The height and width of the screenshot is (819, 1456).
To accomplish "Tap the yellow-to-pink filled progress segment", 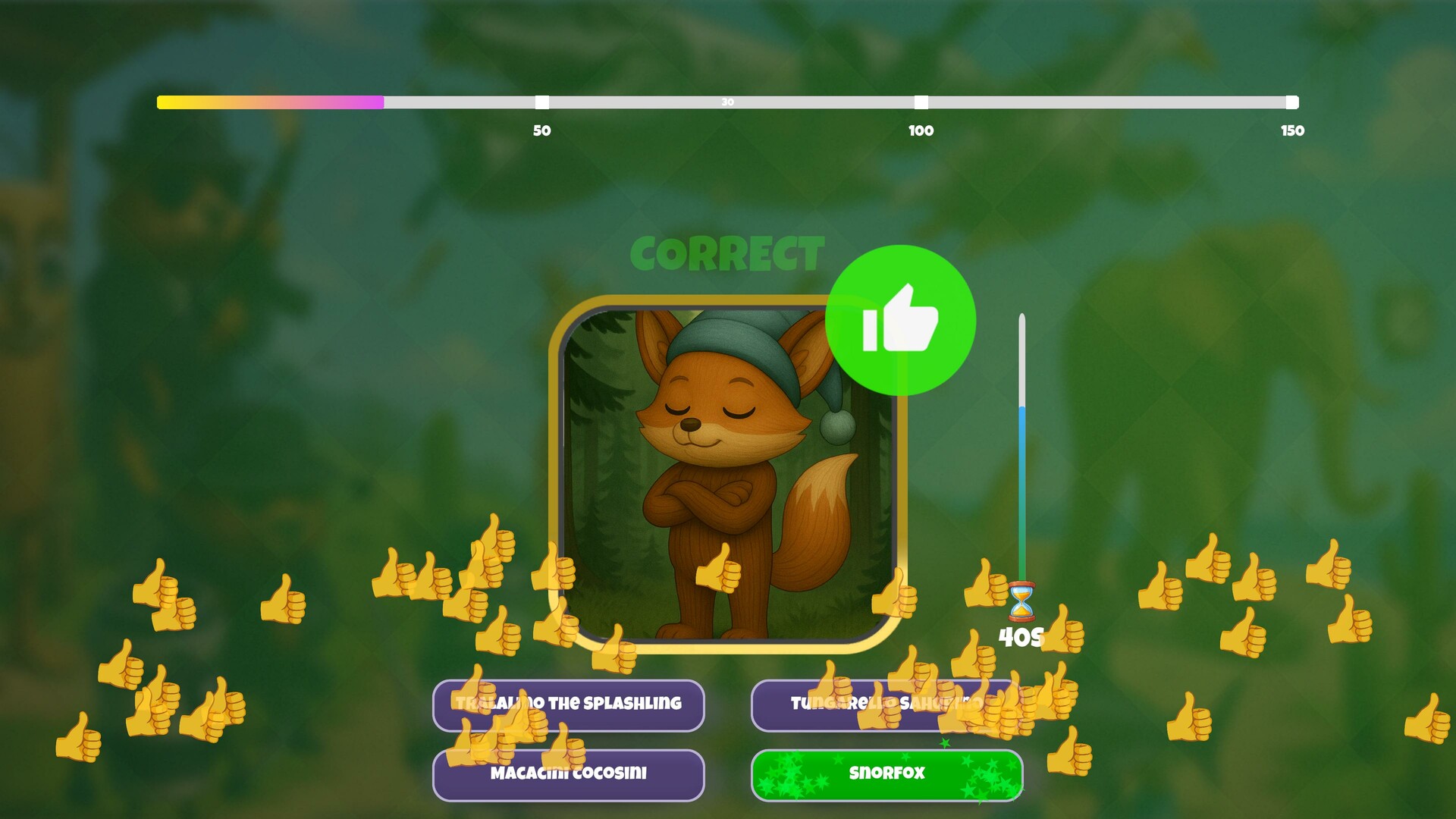I will coord(269,101).
